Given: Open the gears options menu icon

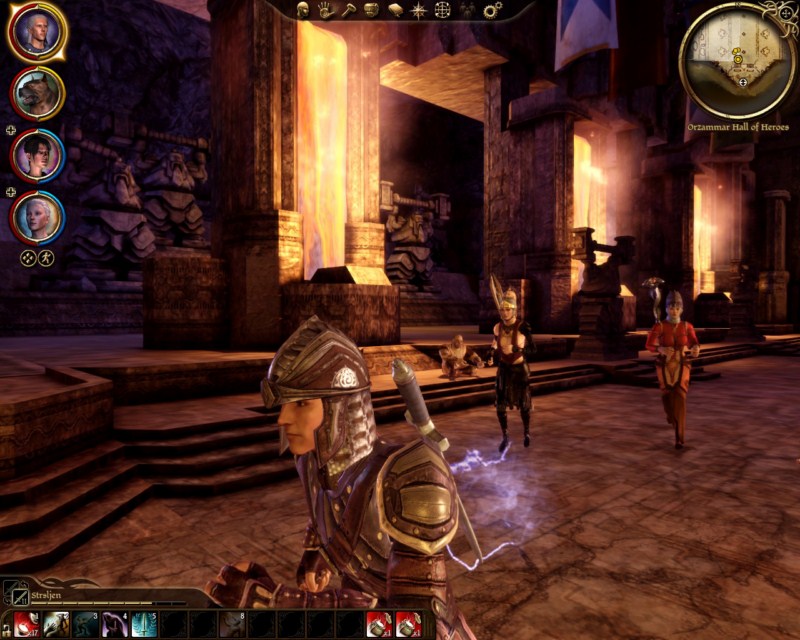Looking at the screenshot, I should point(491,10).
